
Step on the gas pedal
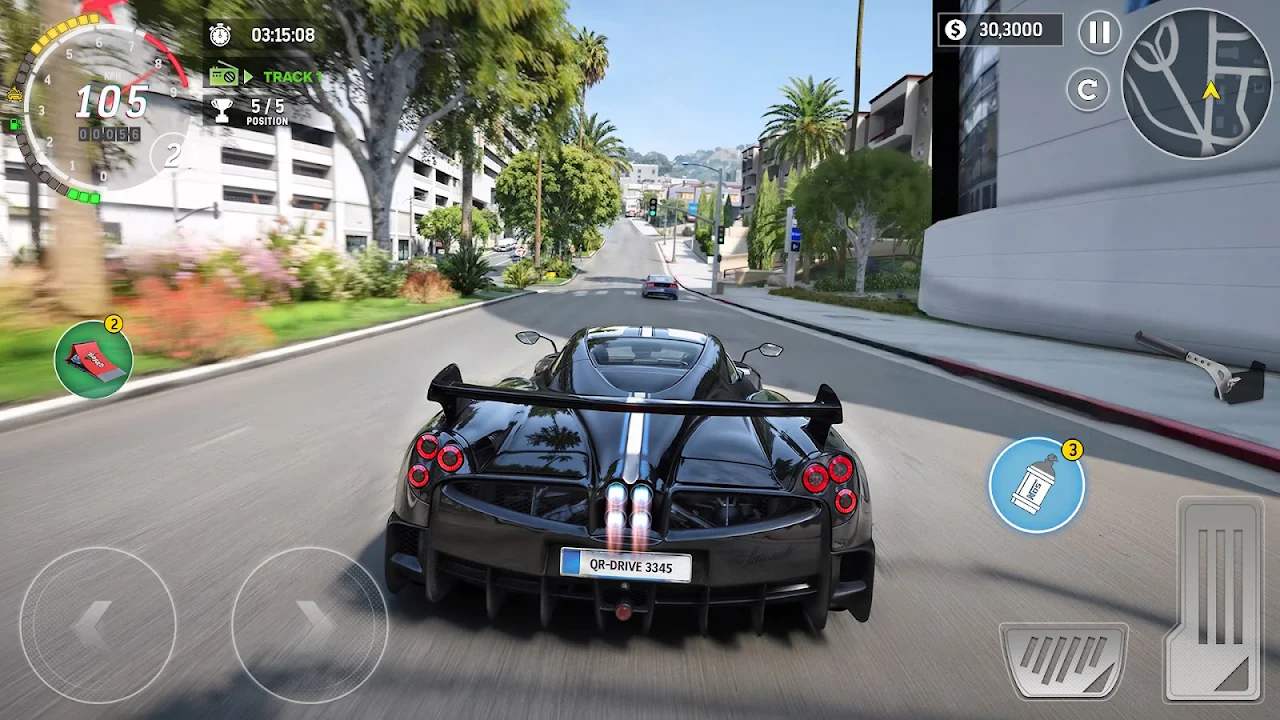coord(1217,598)
